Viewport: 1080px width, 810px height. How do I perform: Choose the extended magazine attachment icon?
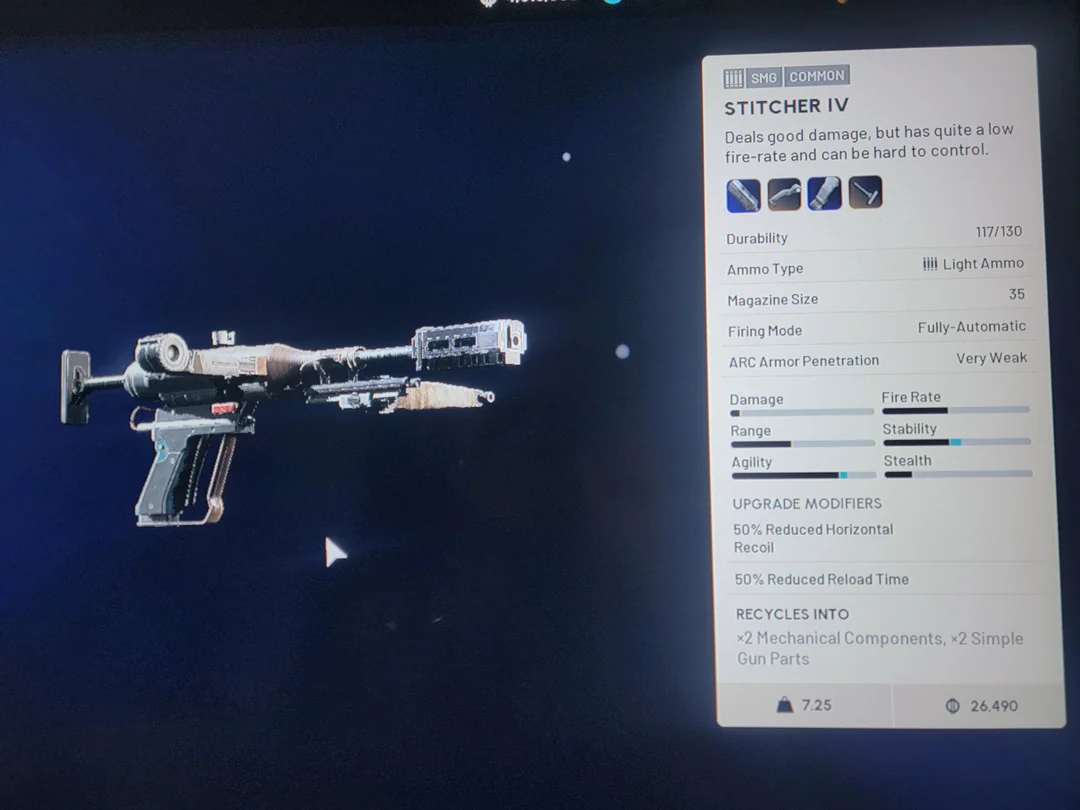(x=824, y=193)
